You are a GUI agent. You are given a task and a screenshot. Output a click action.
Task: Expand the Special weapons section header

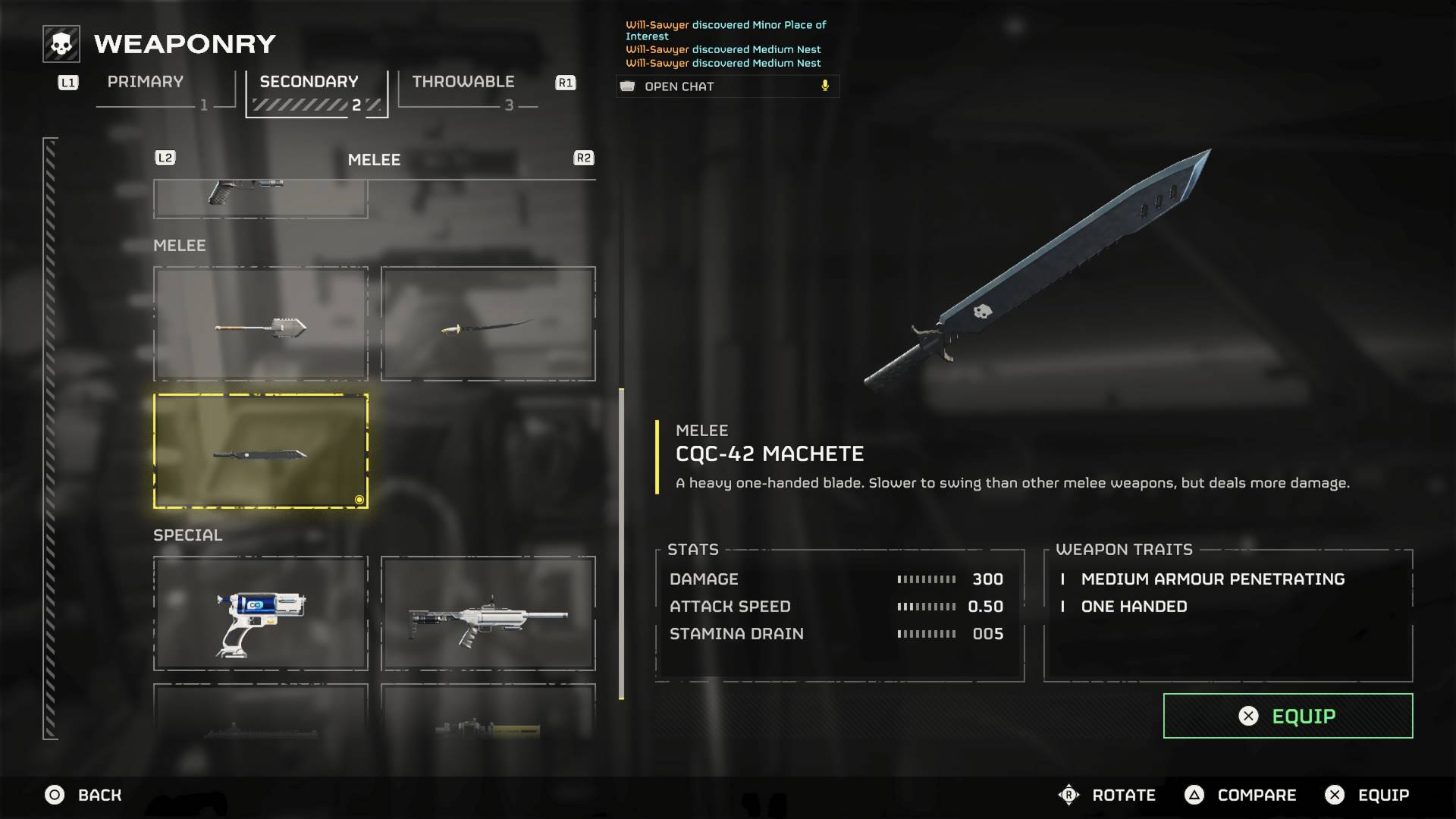[x=187, y=535]
